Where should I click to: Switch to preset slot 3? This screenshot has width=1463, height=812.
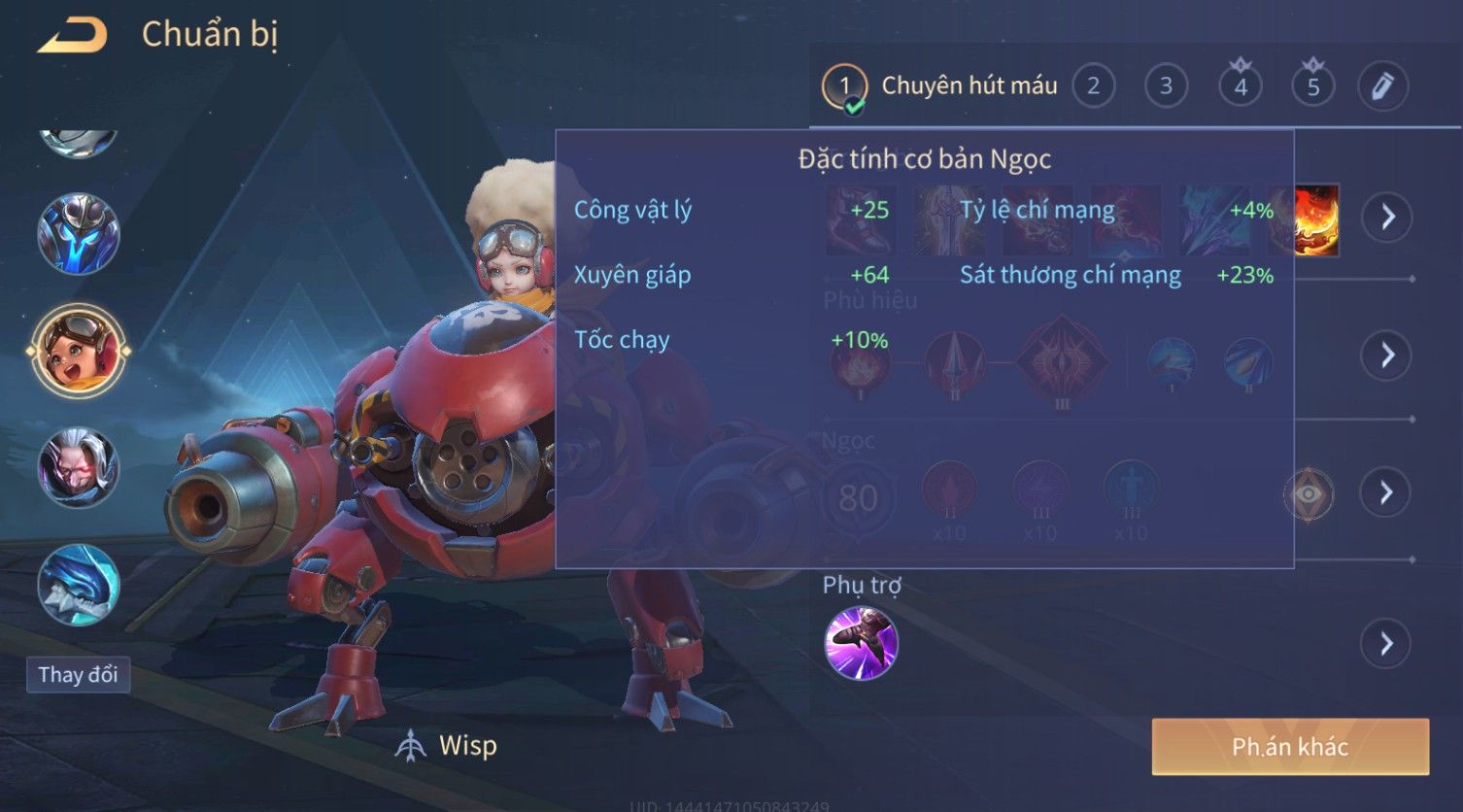pyautogui.click(x=1166, y=86)
